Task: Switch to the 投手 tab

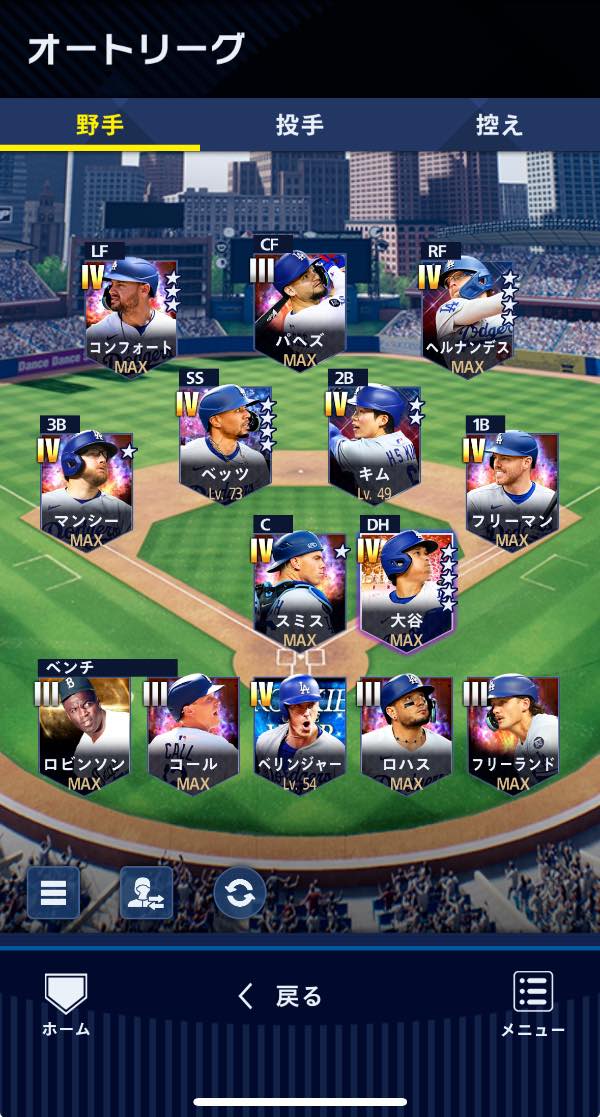Action: pos(299,125)
